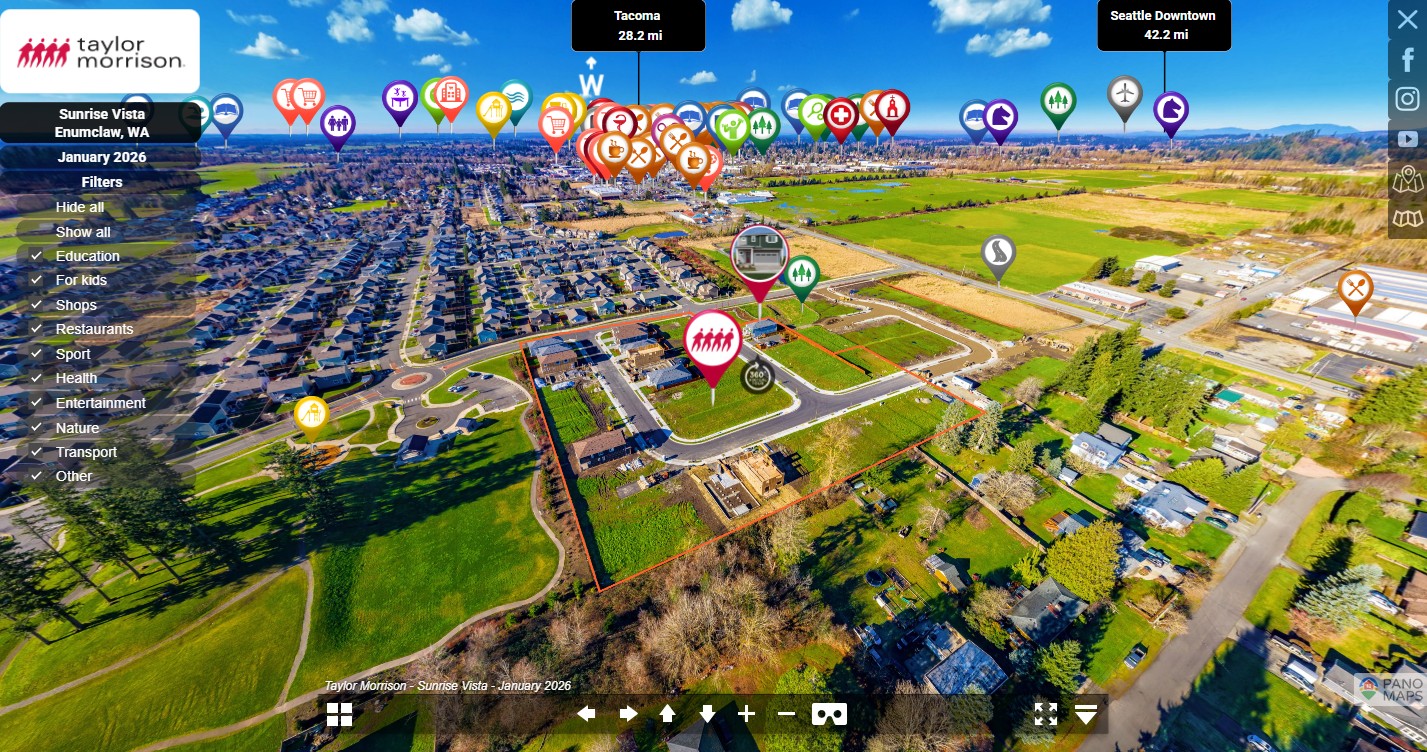Zoom out with the minus button
Screen dimensions: 1427x752
(x=786, y=714)
